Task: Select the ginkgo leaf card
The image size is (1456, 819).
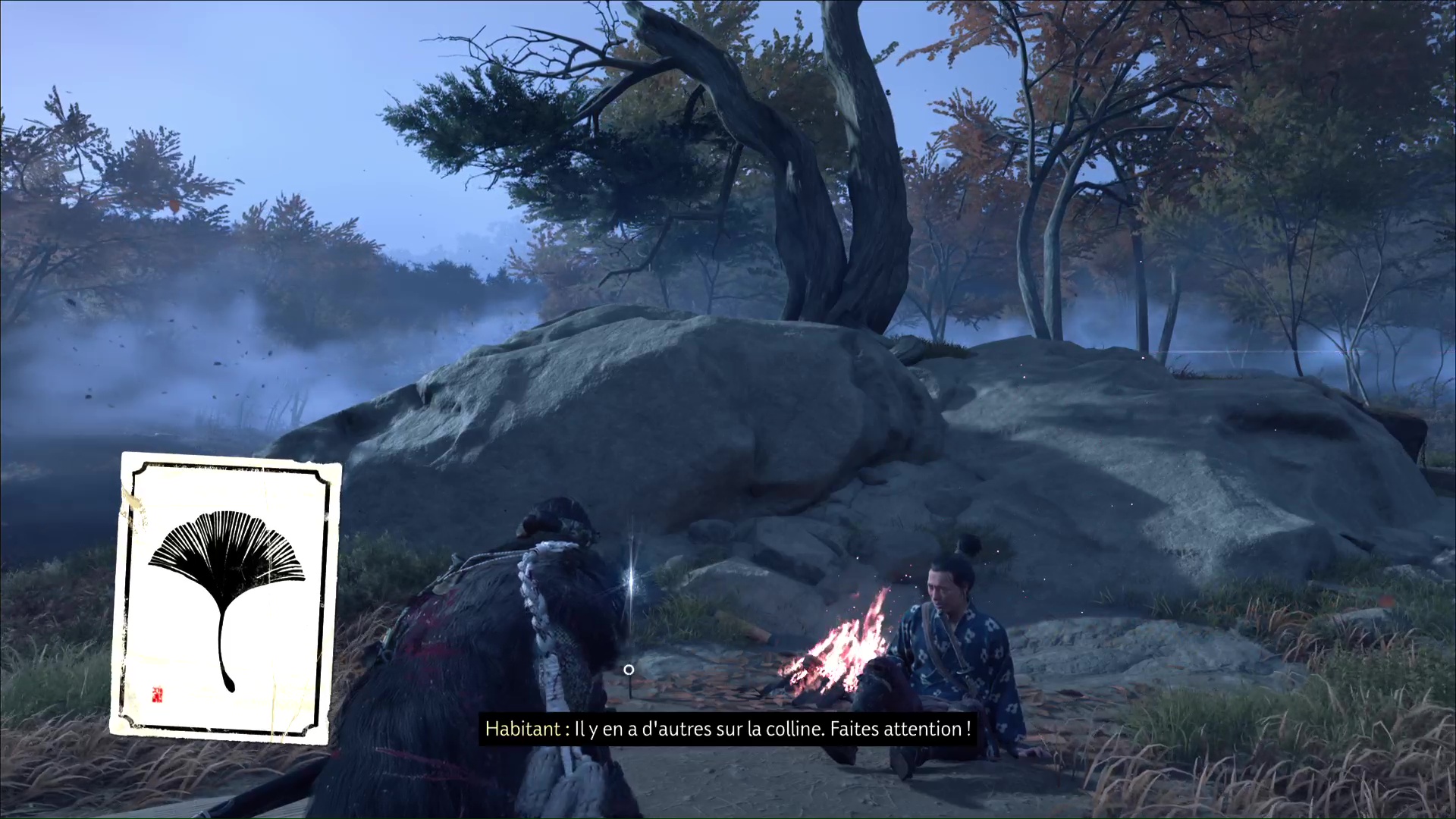Action: tap(225, 598)
